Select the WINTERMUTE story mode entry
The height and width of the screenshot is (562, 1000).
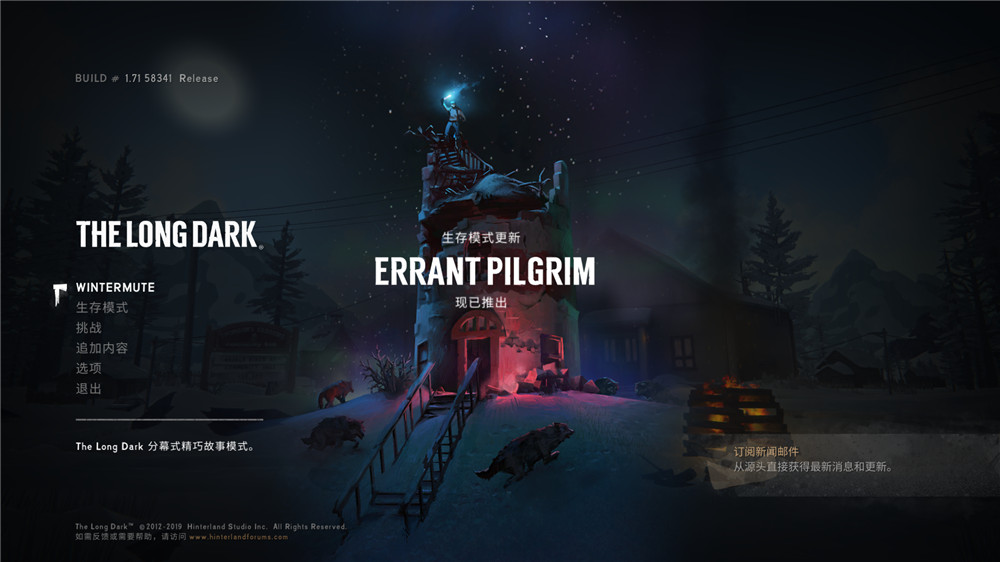[x=115, y=288]
